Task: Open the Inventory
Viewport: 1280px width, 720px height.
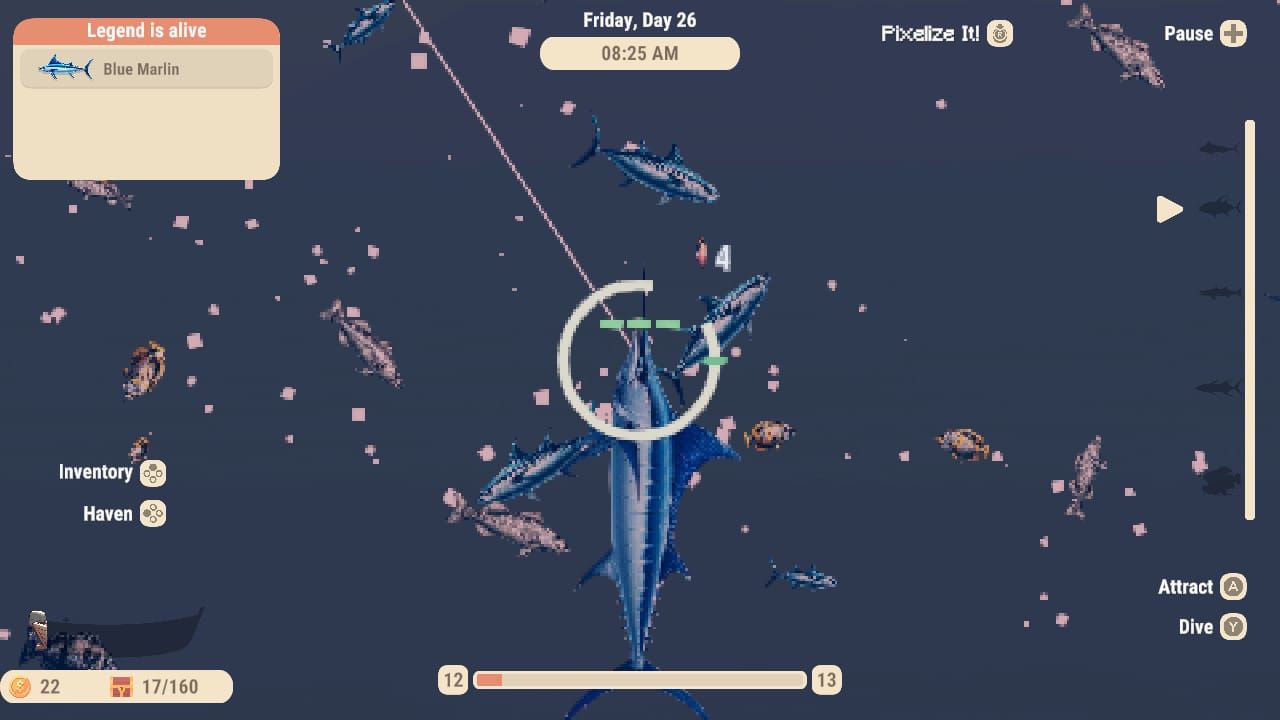Action: (x=96, y=471)
